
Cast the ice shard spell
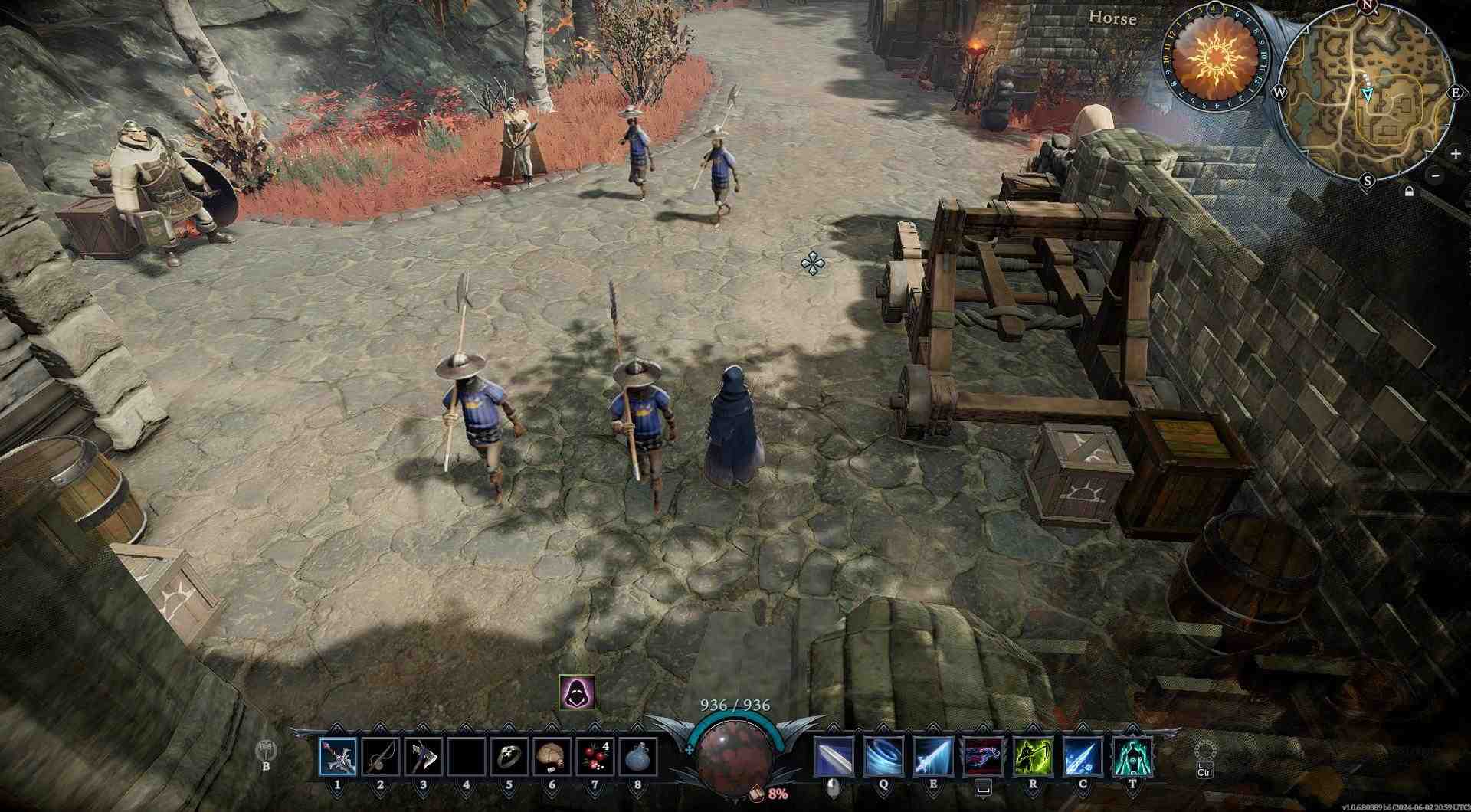point(1083,757)
